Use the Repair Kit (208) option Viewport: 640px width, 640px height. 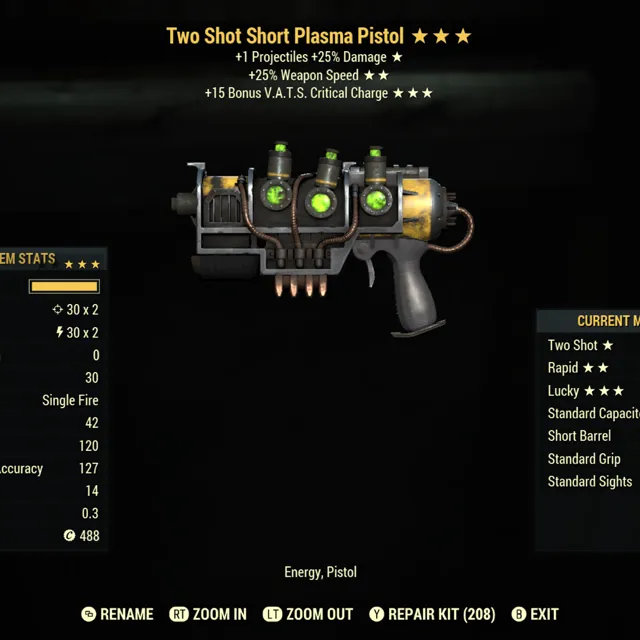(x=431, y=614)
